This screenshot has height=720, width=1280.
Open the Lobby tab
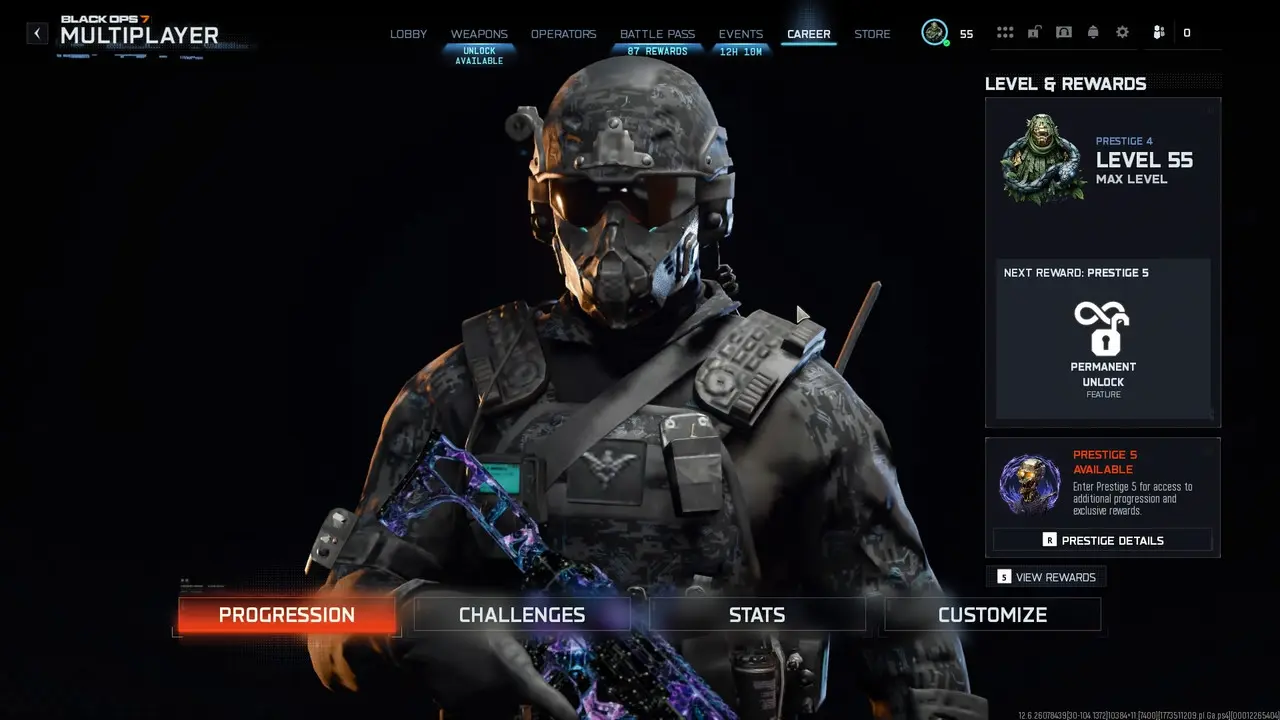(408, 34)
